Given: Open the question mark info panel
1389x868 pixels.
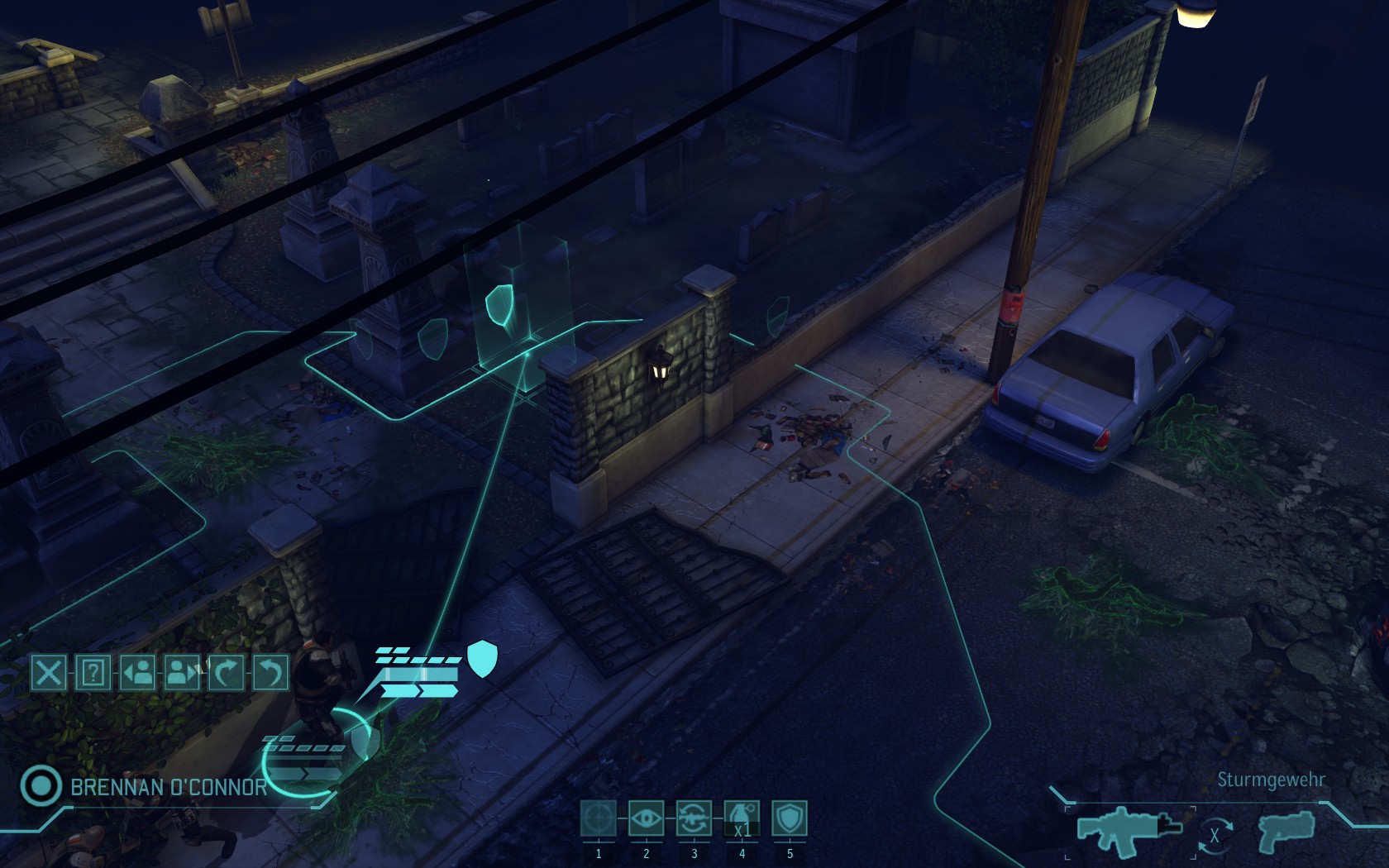Looking at the screenshot, I should pos(93,673).
